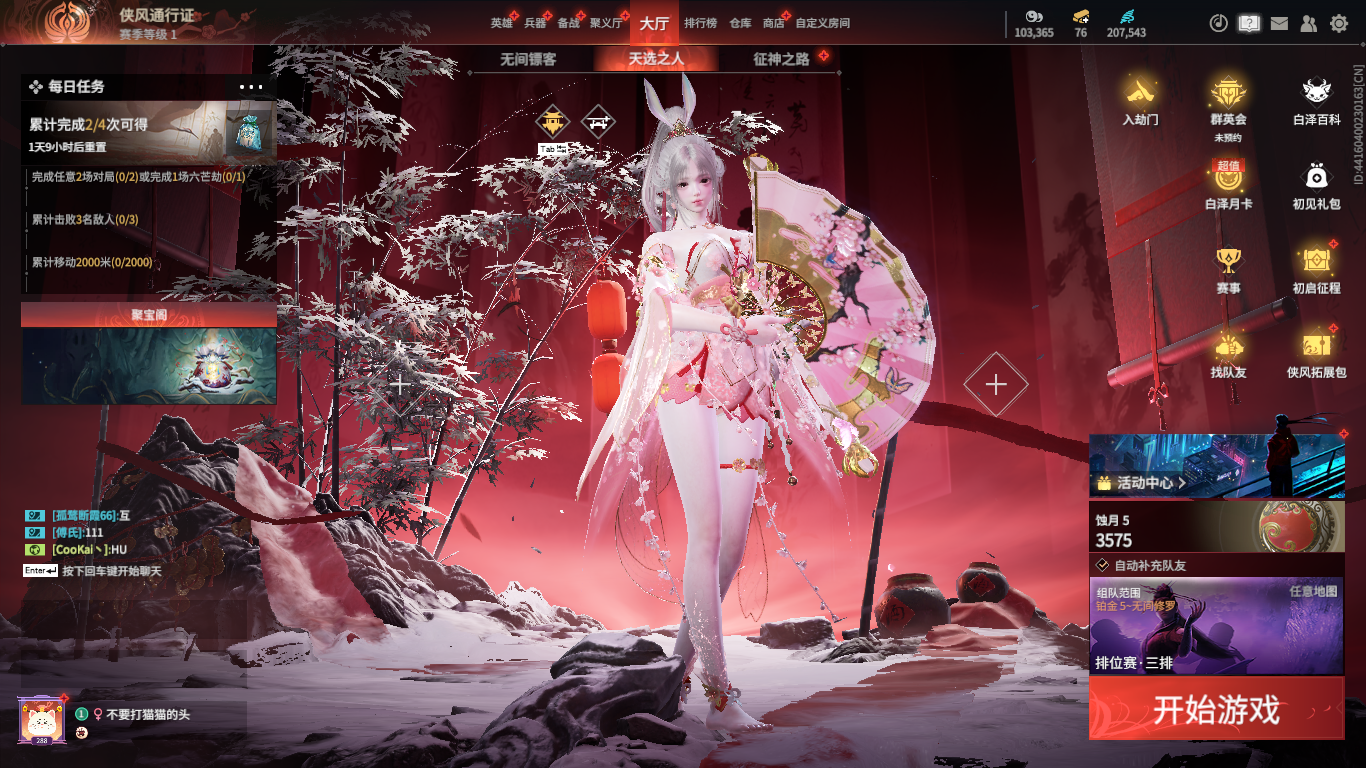Open the 聚宝阁 treasure pavilion banner

click(149, 356)
